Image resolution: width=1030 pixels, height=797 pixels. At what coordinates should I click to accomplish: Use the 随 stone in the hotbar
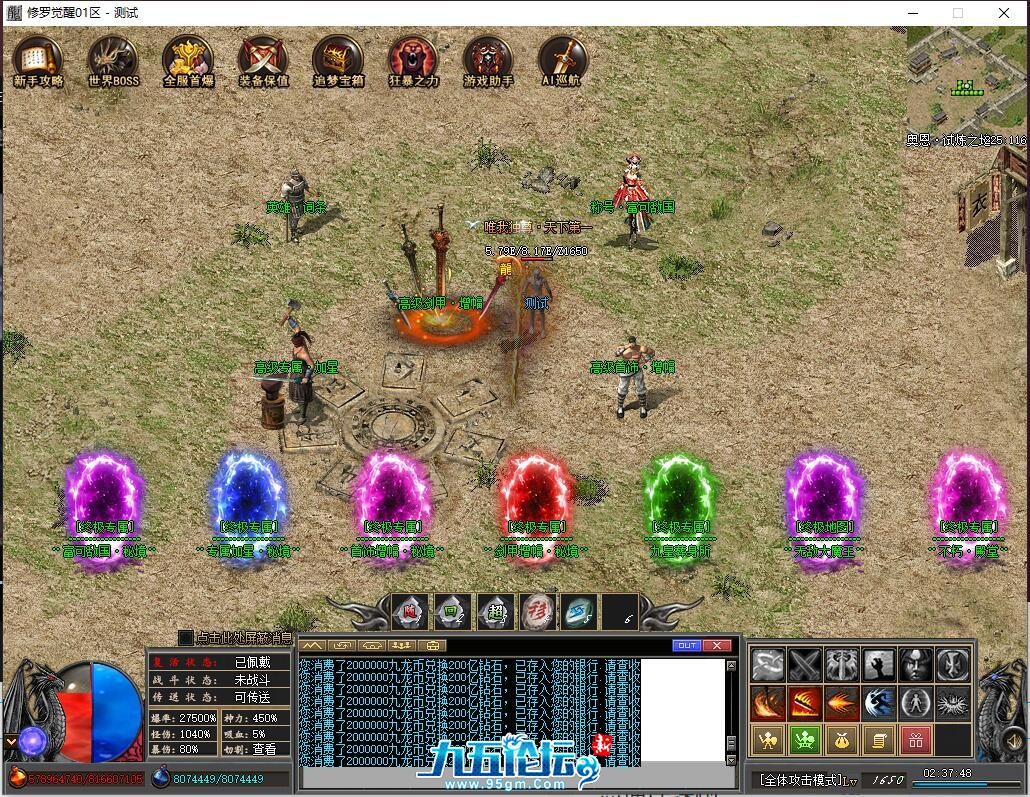(x=410, y=611)
